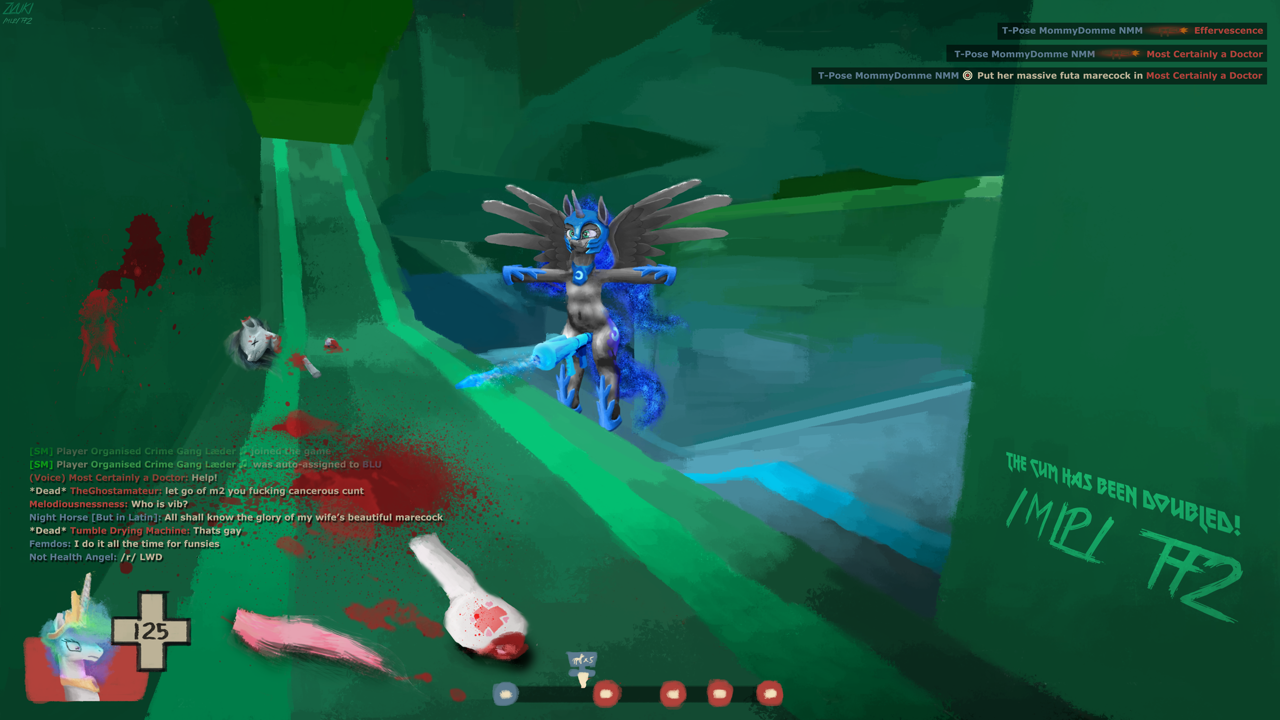The width and height of the screenshot is (1280, 720).
Task: Select the Effervescence kill feed entry
Action: [x=1133, y=31]
